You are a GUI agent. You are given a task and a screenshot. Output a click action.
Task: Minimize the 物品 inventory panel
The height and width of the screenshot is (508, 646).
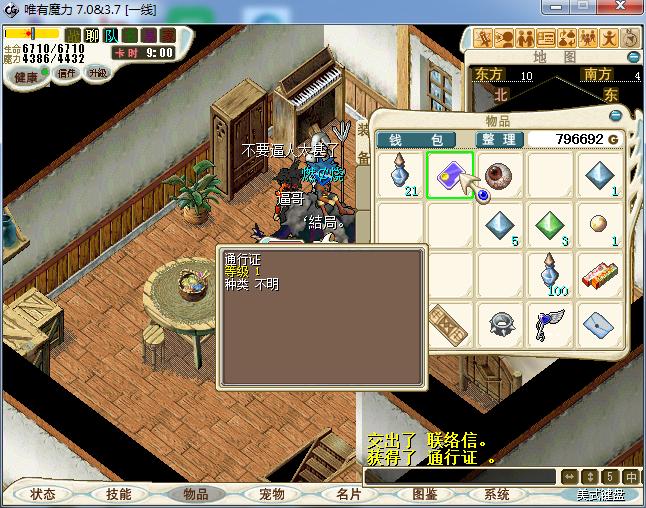click(x=616, y=114)
